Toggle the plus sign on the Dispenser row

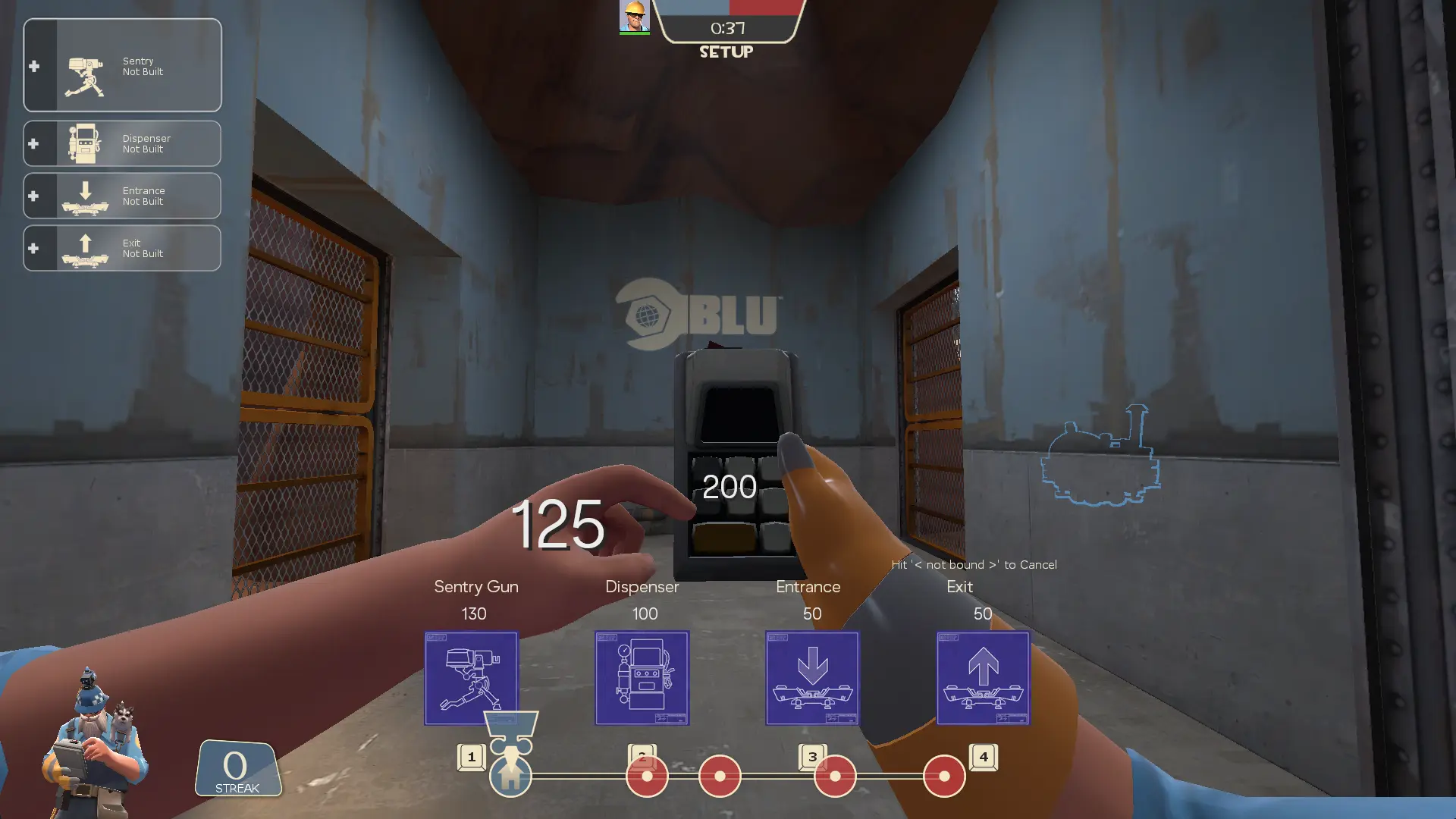(34, 143)
